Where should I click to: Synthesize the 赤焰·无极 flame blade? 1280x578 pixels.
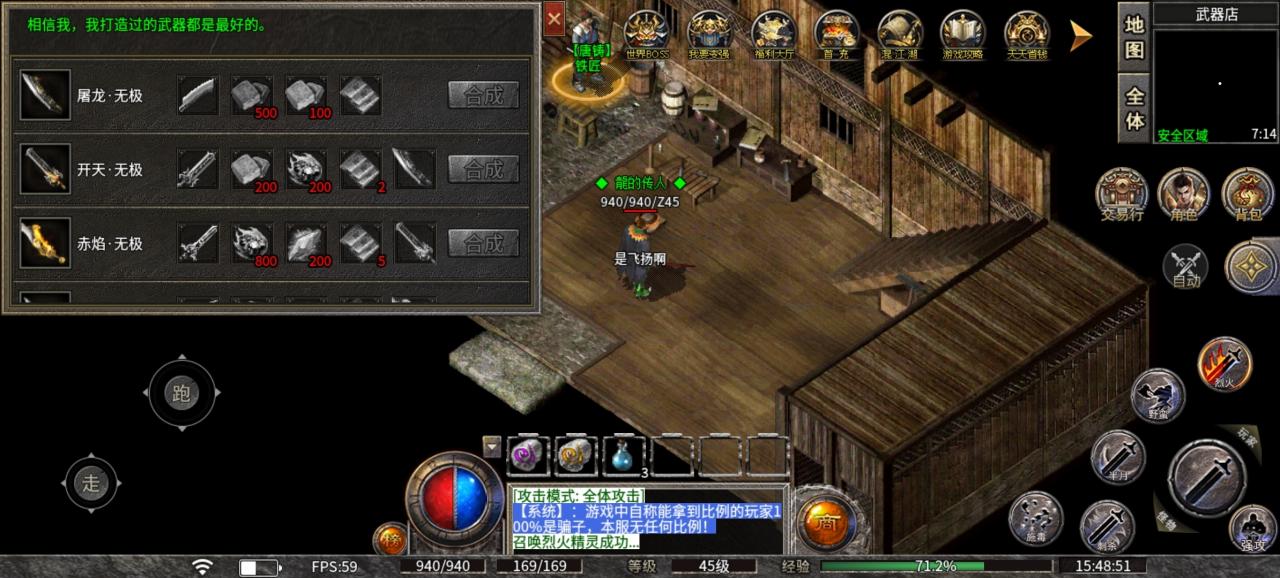(483, 243)
